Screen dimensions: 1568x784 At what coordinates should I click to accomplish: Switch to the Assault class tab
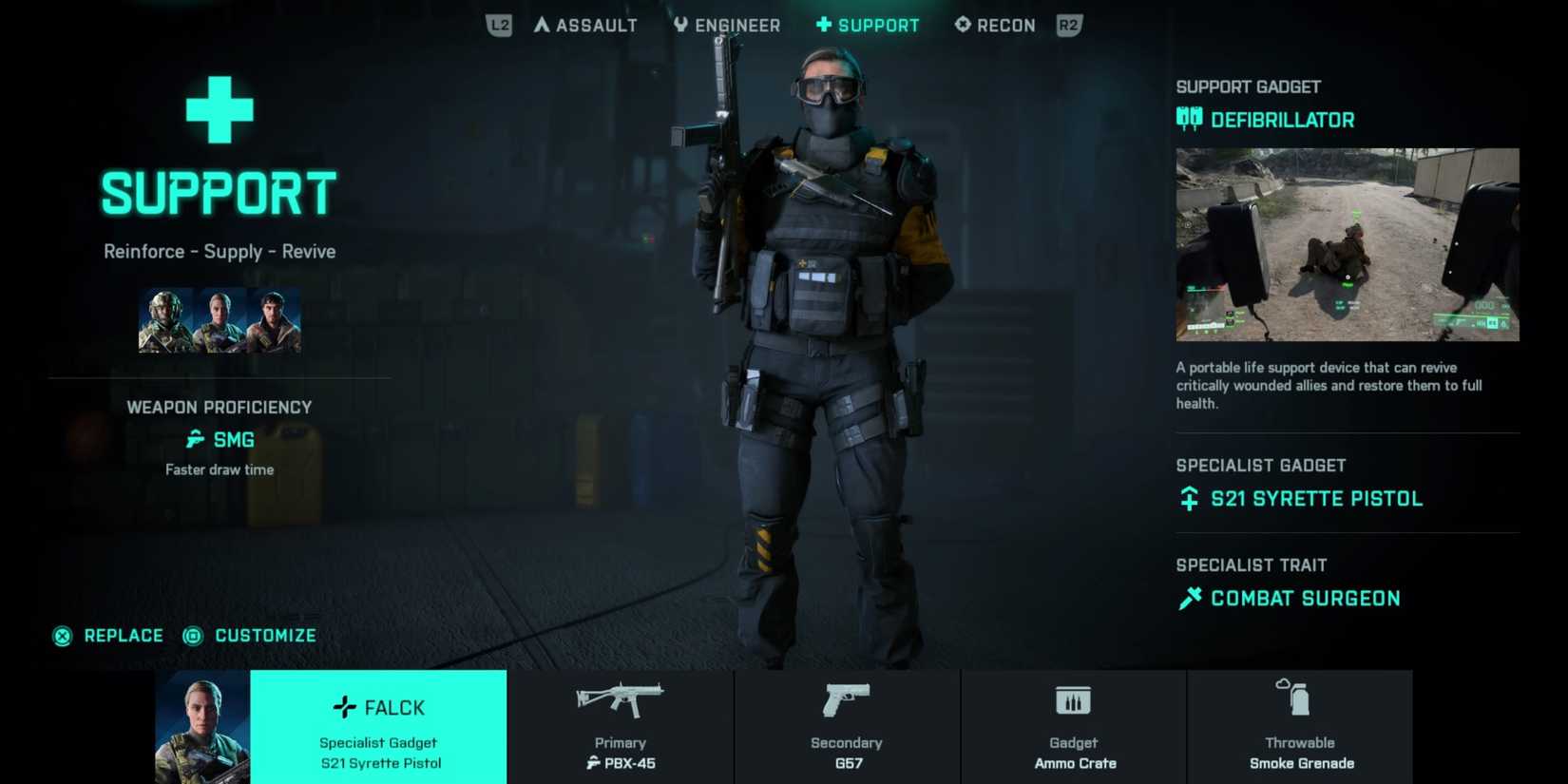[584, 26]
